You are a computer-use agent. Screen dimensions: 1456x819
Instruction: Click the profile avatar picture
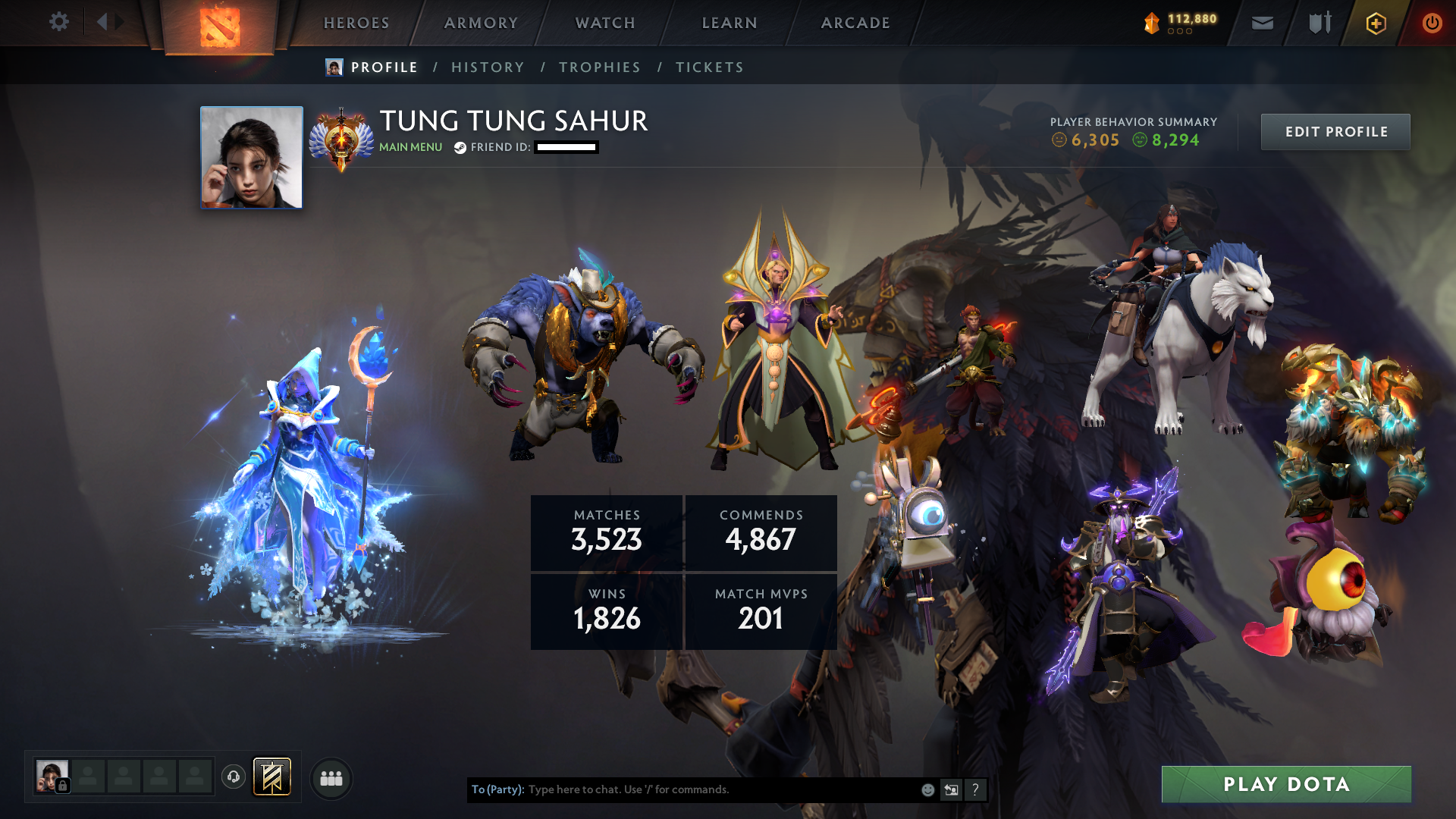(251, 157)
